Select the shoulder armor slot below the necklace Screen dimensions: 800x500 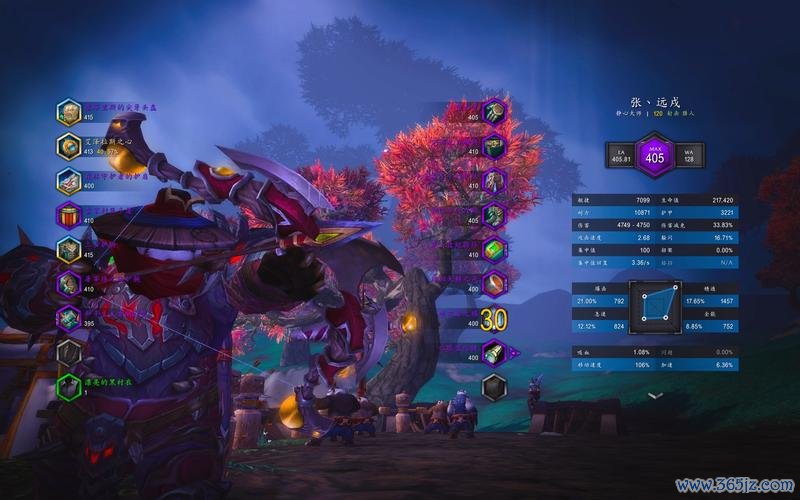tap(69, 181)
